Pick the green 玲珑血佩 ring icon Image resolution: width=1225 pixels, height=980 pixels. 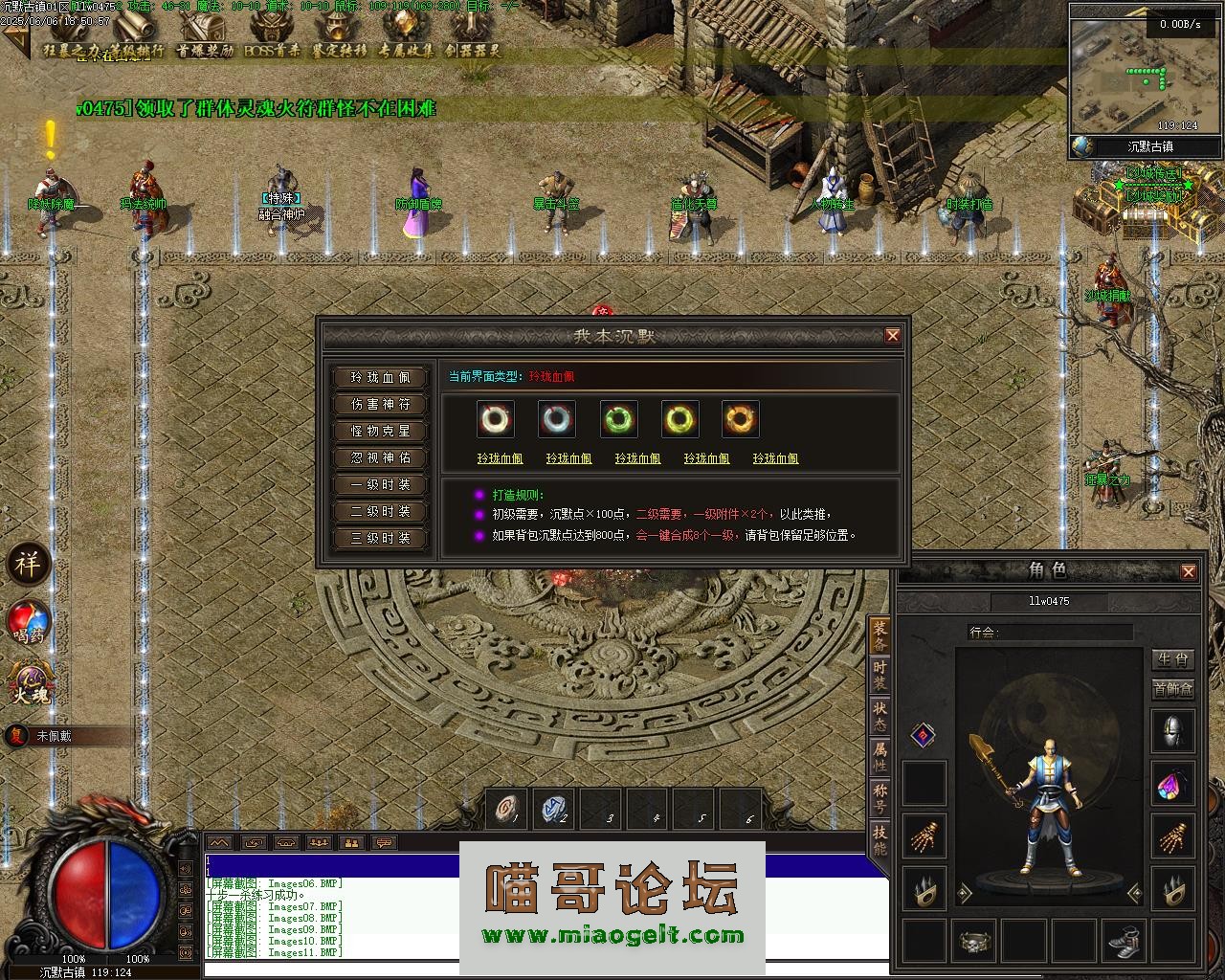tap(618, 419)
